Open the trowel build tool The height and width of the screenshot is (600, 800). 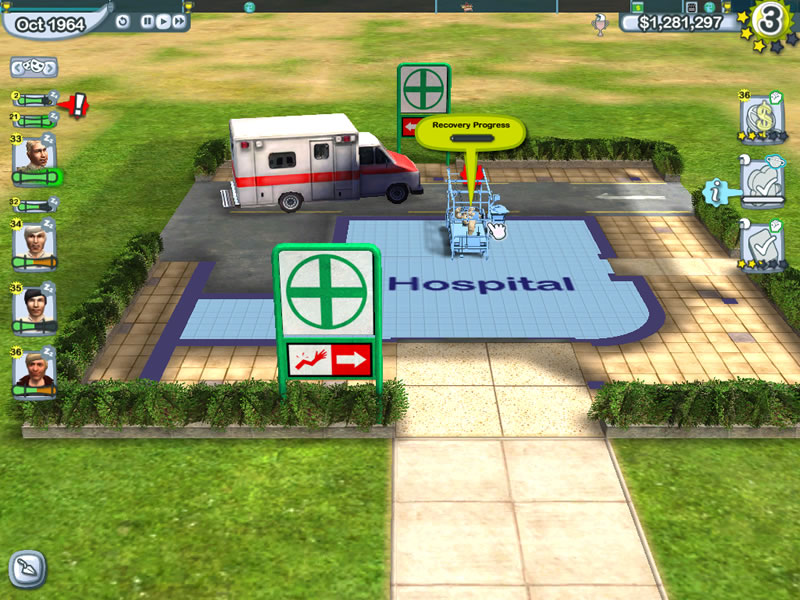(x=26, y=569)
